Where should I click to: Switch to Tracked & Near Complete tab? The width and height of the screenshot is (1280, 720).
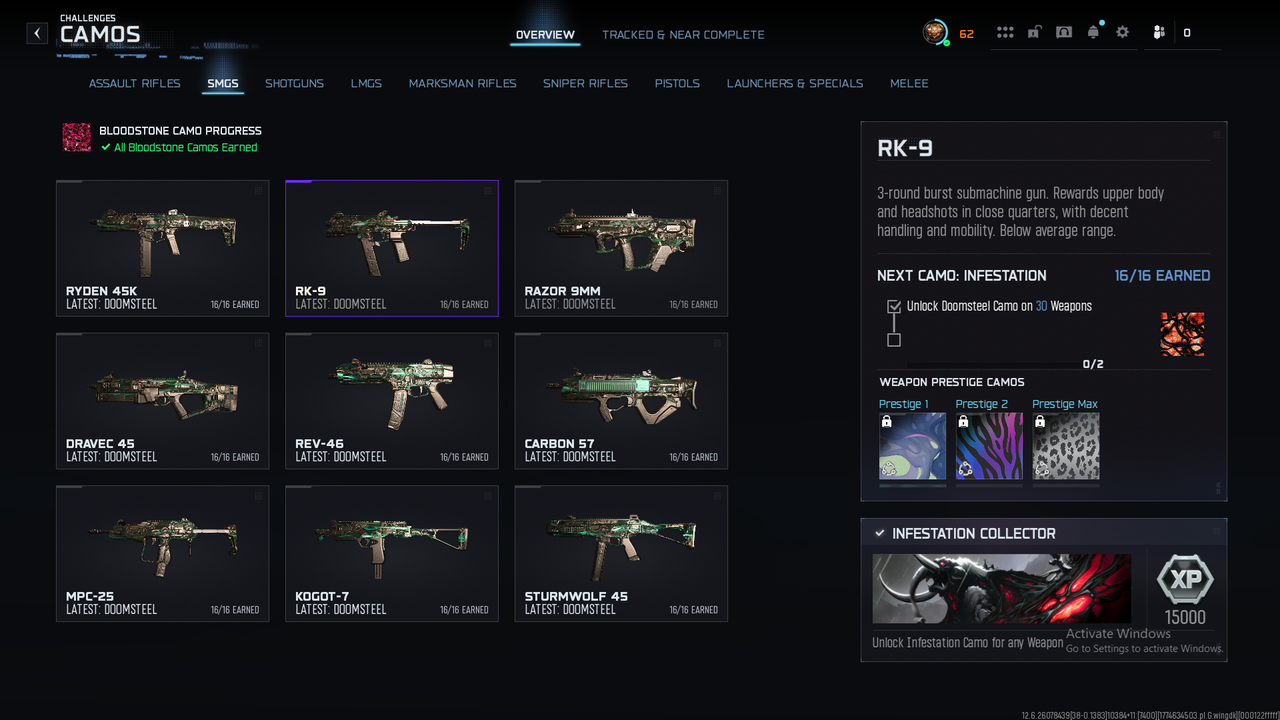(x=683, y=35)
